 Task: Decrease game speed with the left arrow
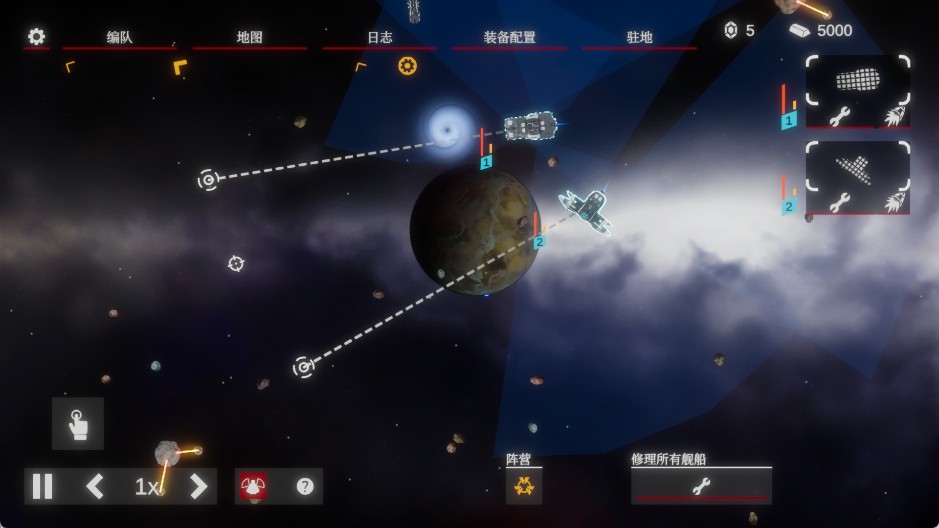(95, 487)
